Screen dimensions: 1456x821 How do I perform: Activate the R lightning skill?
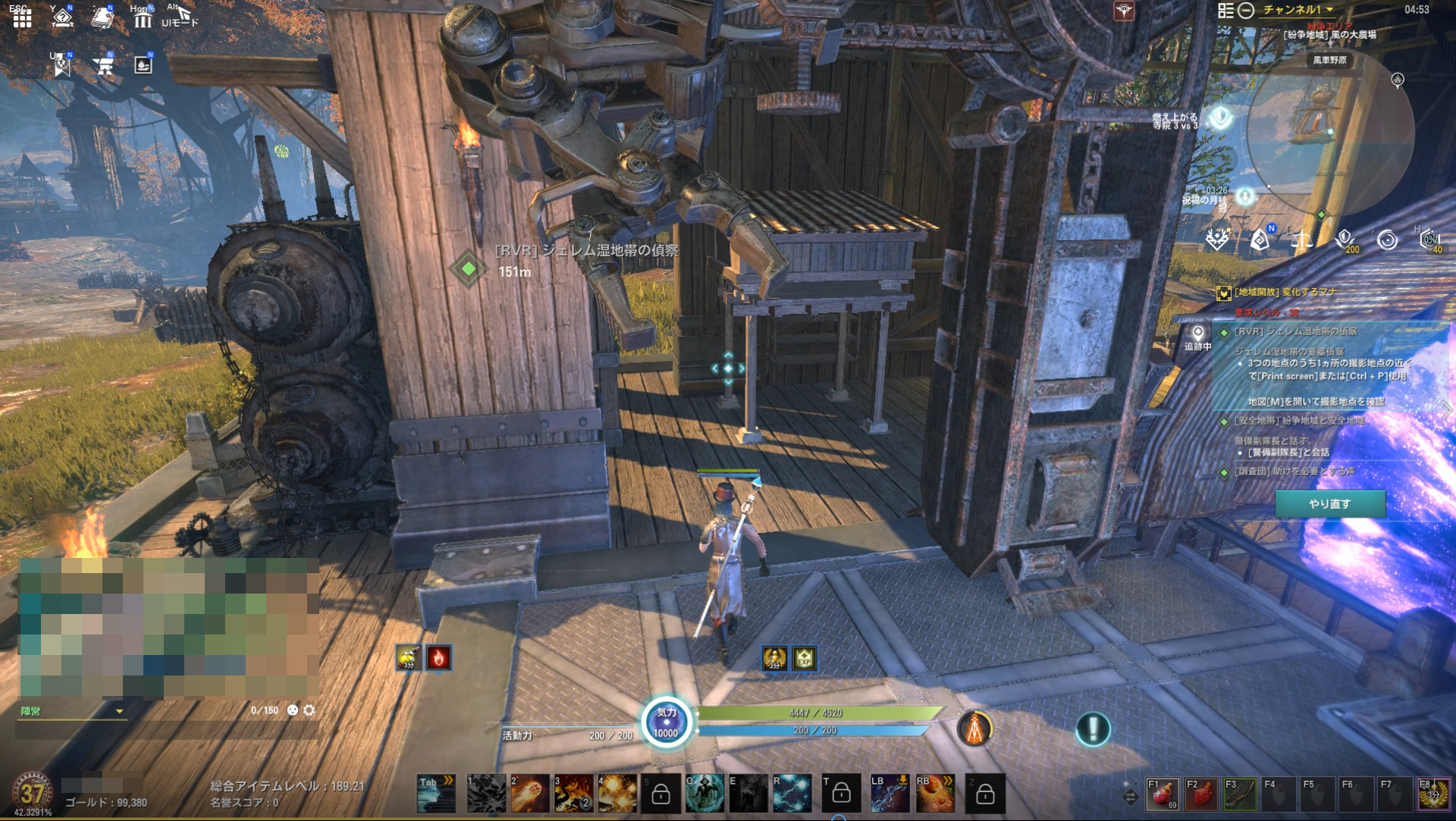click(x=792, y=793)
